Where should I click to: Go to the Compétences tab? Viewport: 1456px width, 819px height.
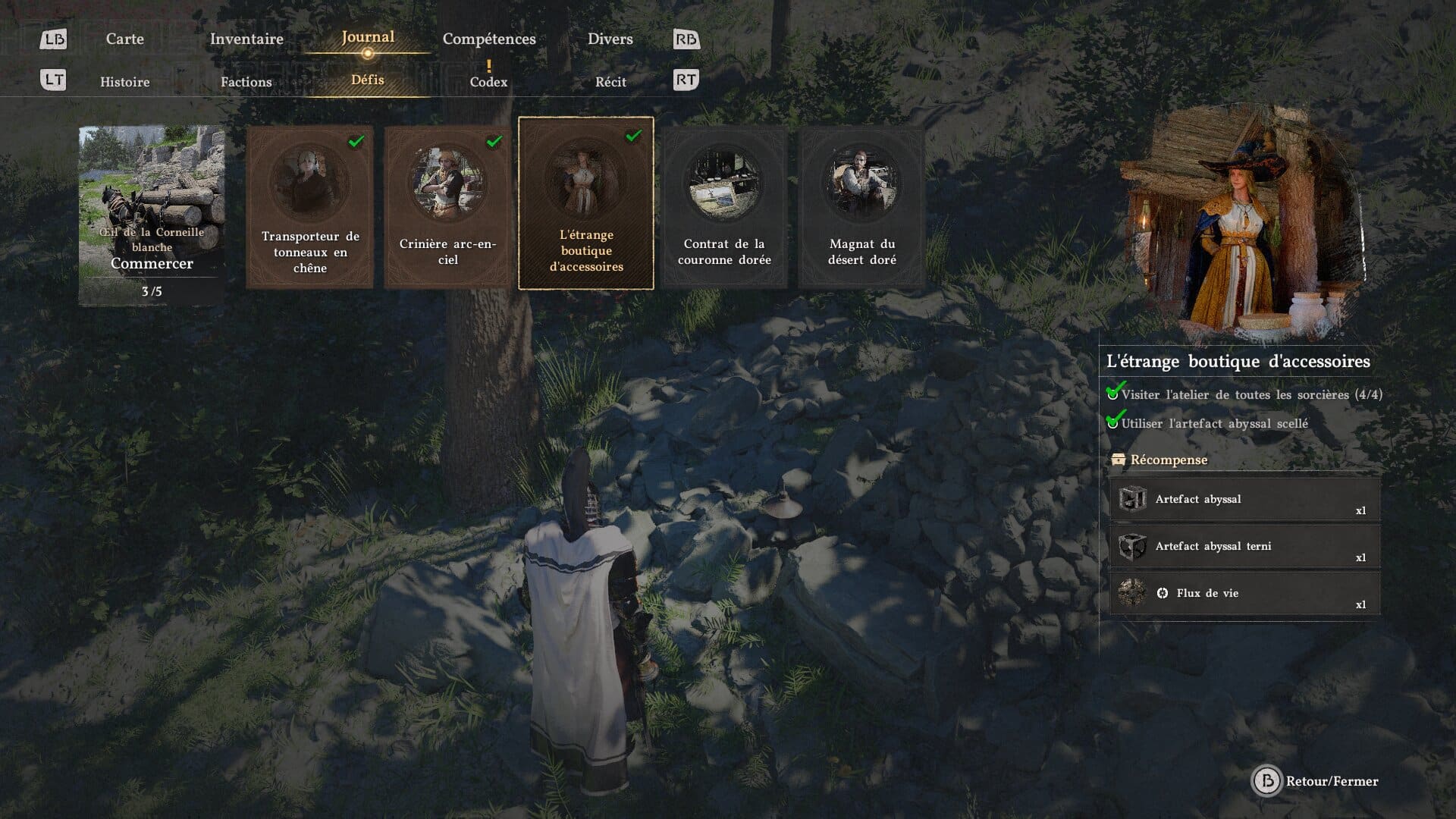[489, 39]
